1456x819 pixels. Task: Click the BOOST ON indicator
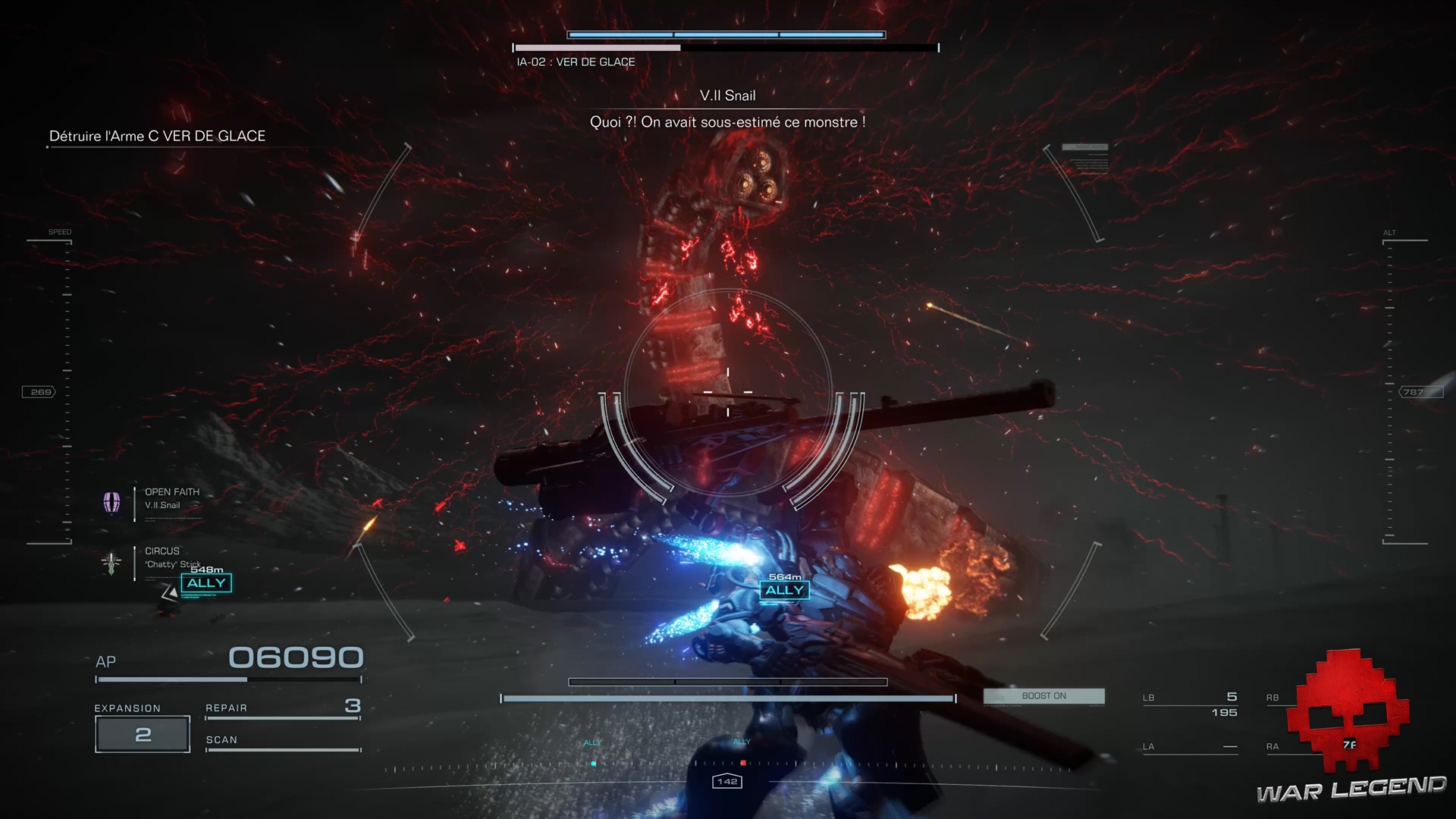pos(1043,696)
